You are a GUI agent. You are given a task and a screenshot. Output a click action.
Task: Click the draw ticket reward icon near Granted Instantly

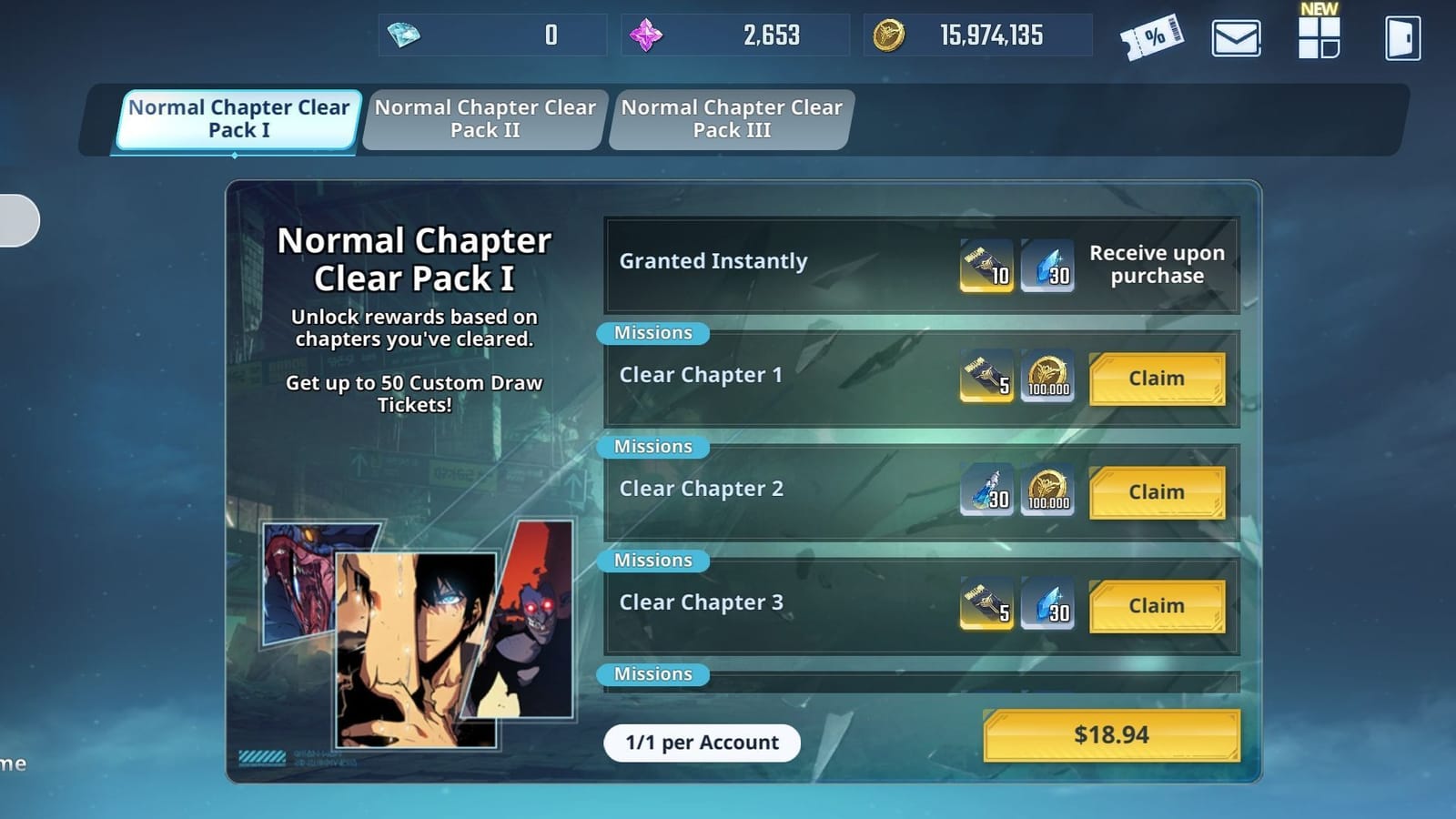pos(986,264)
